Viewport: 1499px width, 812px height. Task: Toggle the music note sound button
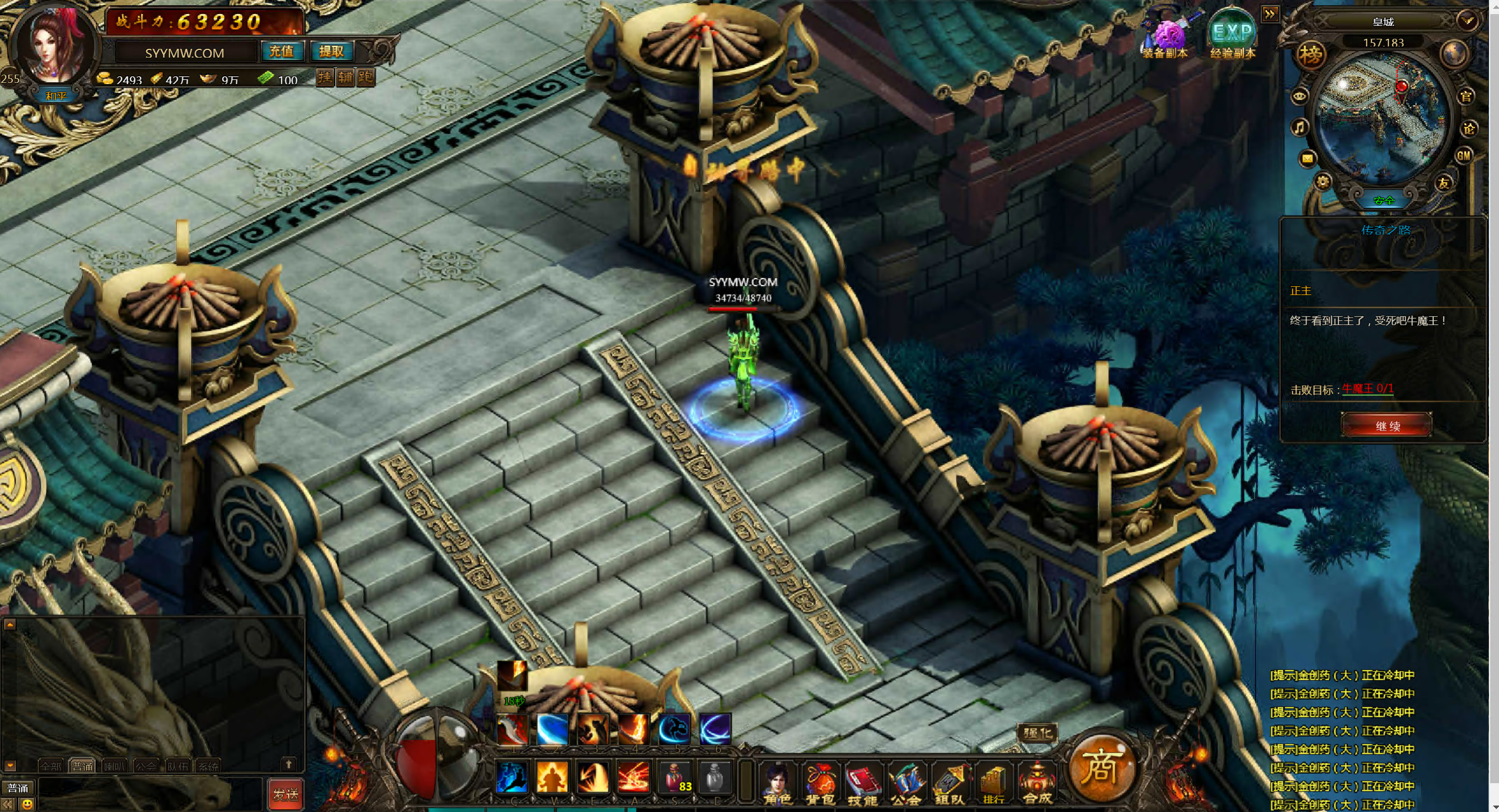1299,127
